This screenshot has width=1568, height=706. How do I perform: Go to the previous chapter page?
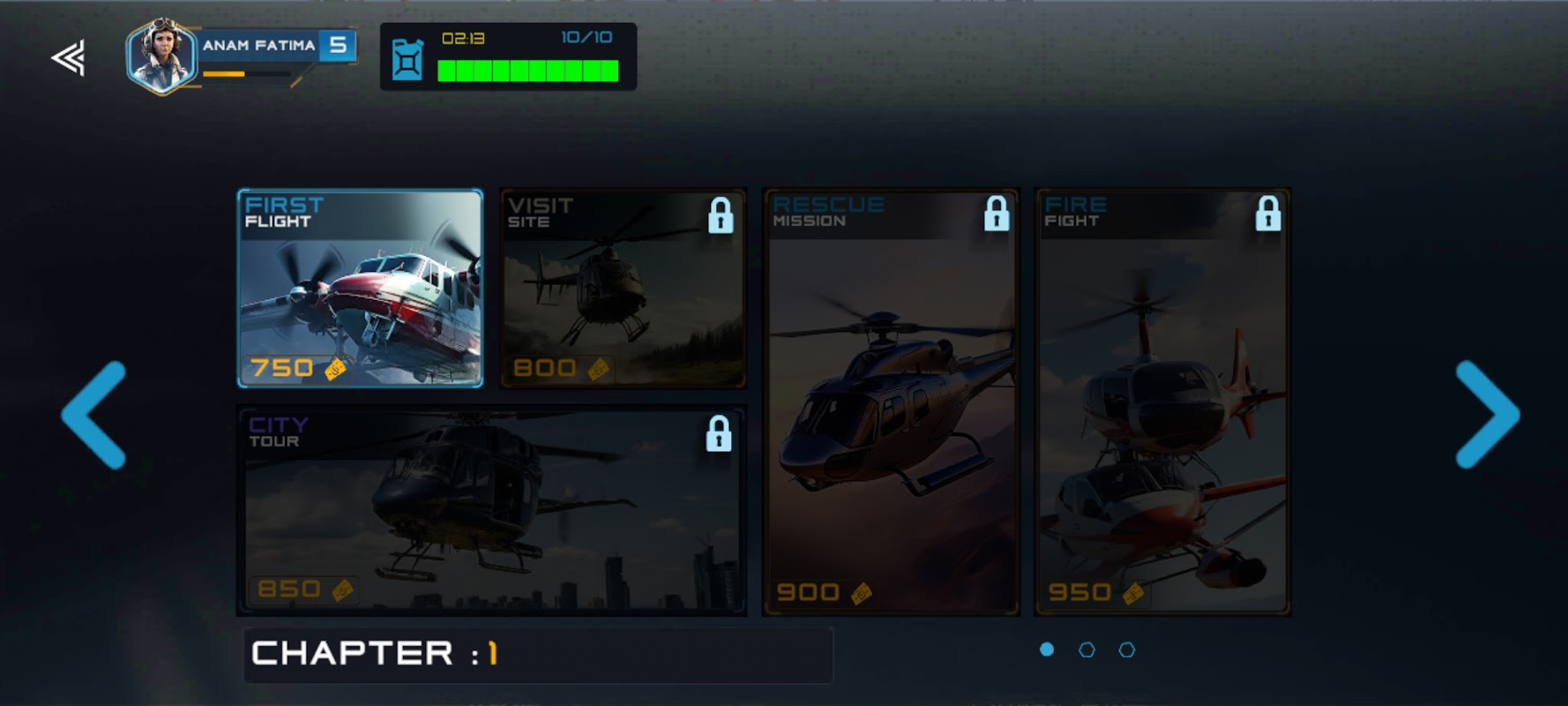click(94, 414)
